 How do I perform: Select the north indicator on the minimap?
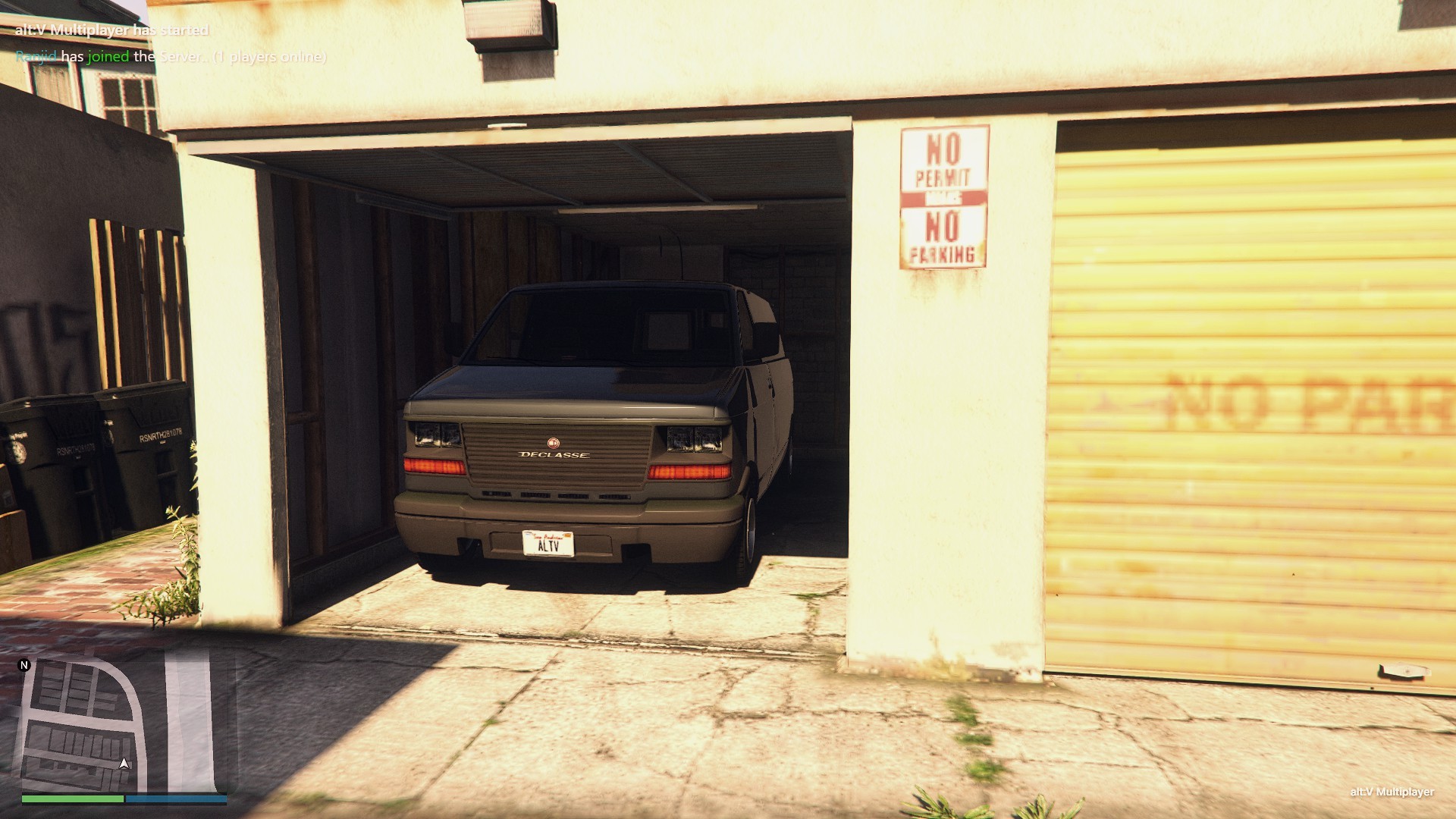[24, 665]
